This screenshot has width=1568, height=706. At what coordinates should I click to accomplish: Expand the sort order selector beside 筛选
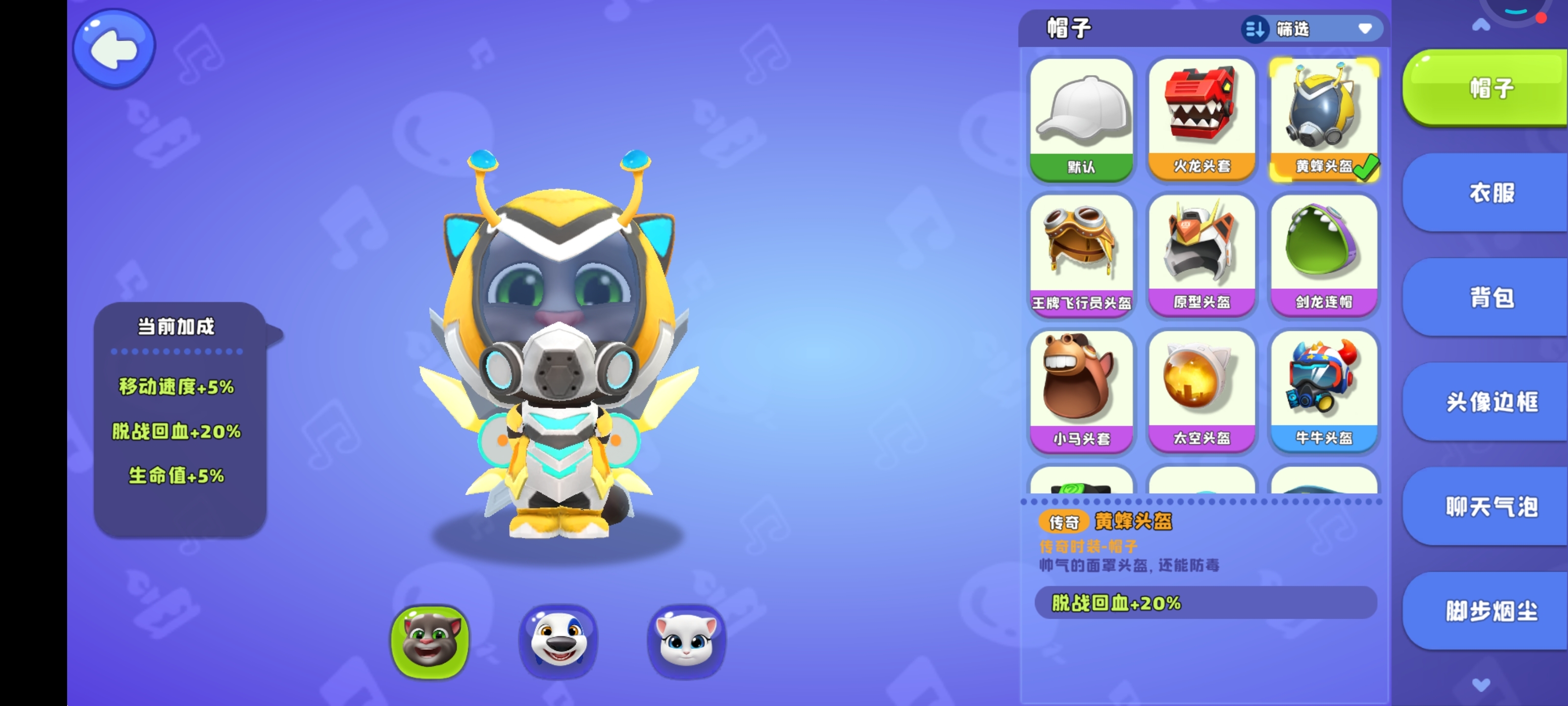1255,28
